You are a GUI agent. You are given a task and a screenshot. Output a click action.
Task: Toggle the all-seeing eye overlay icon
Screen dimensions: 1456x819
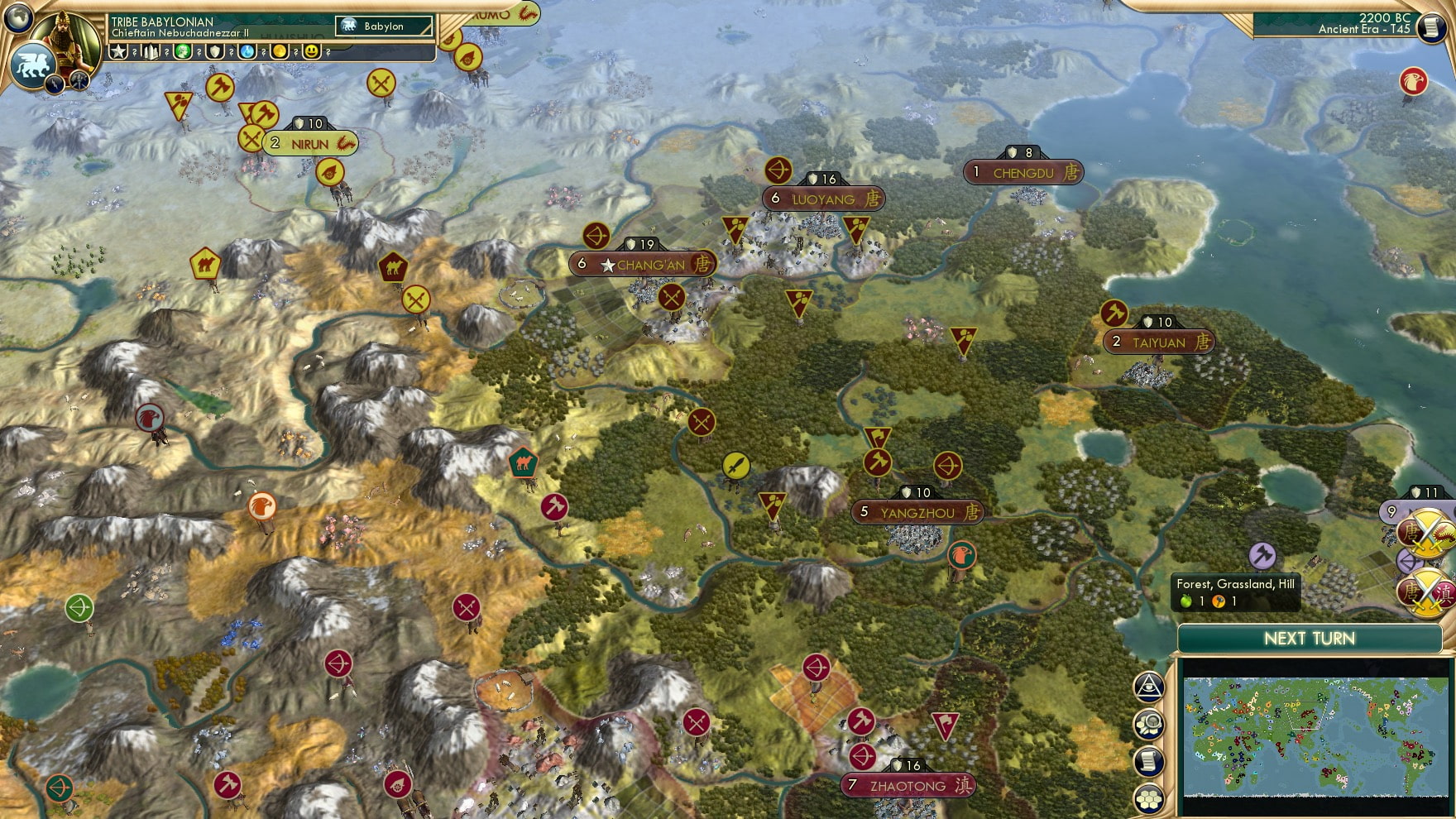tap(1147, 687)
